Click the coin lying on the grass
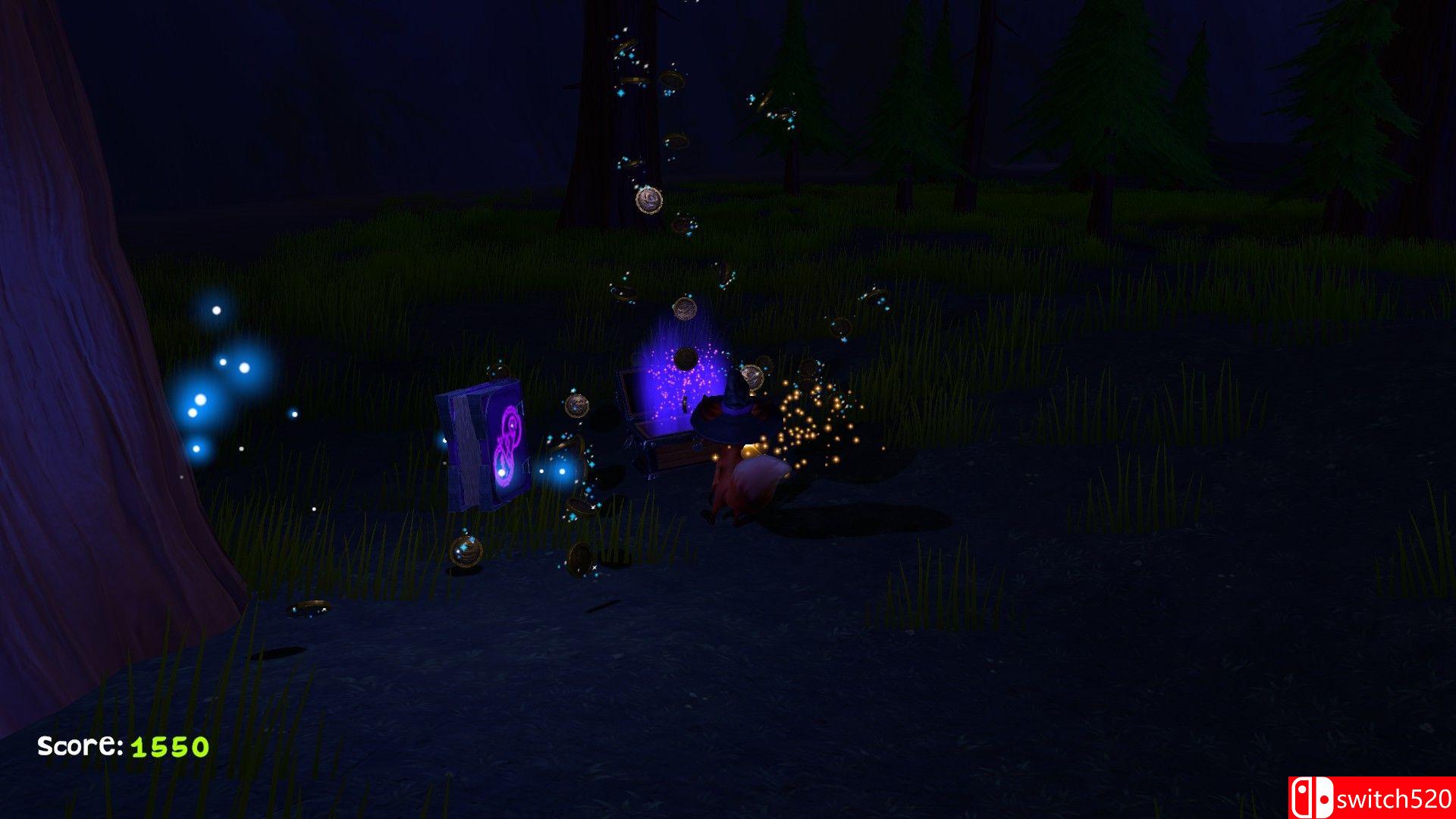Image resolution: width=1456 pixels, height=819 pixels. tap(312, 605)
